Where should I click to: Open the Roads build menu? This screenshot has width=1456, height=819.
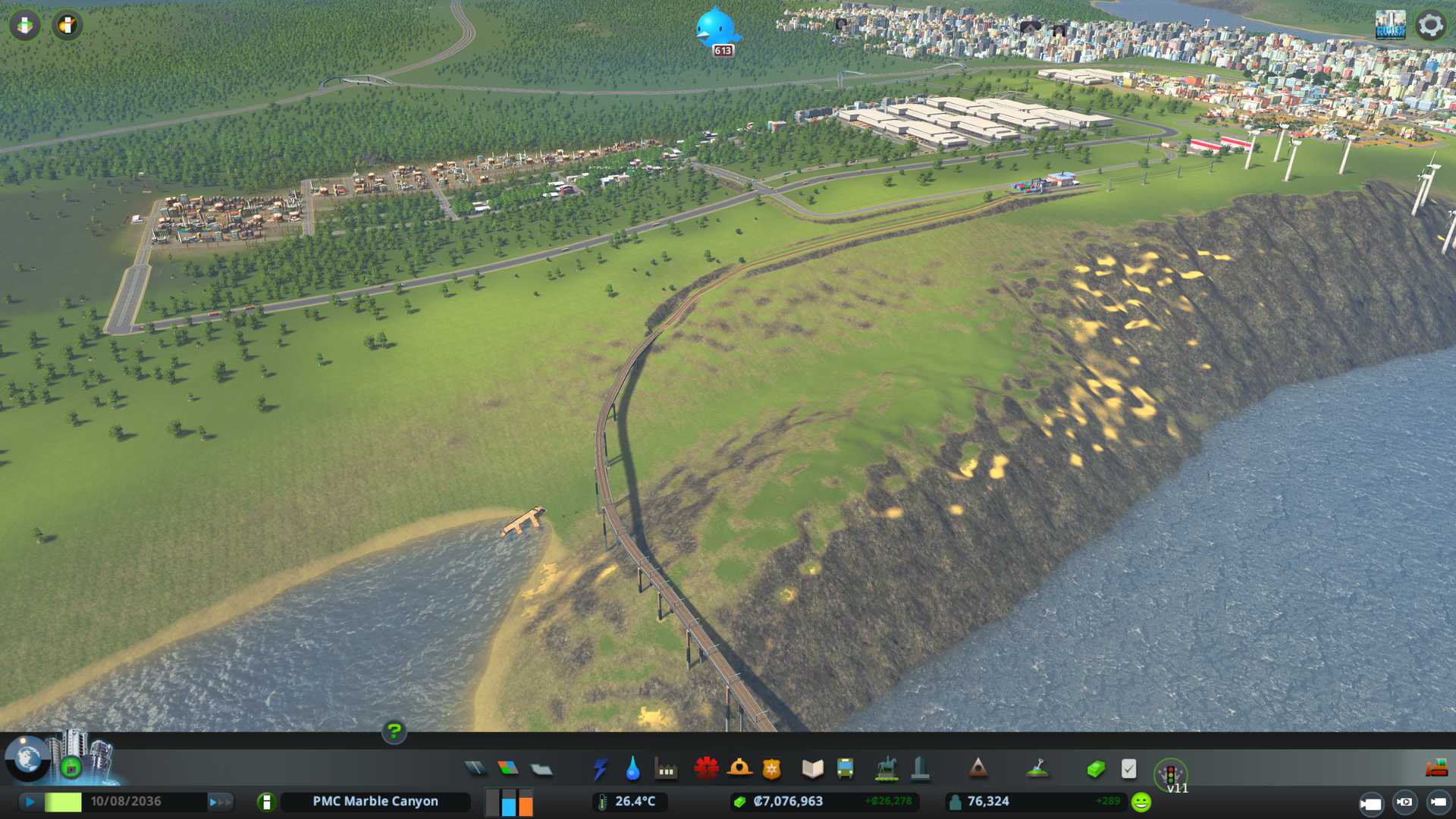475,769
